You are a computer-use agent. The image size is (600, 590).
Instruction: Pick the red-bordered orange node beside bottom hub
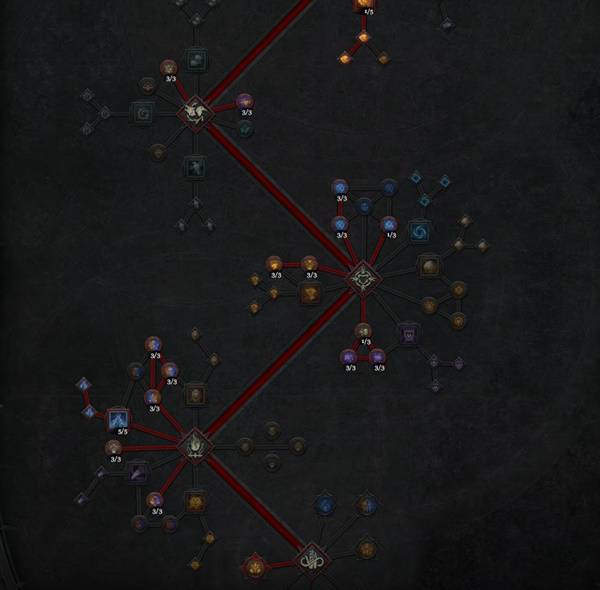pos(255,566)
